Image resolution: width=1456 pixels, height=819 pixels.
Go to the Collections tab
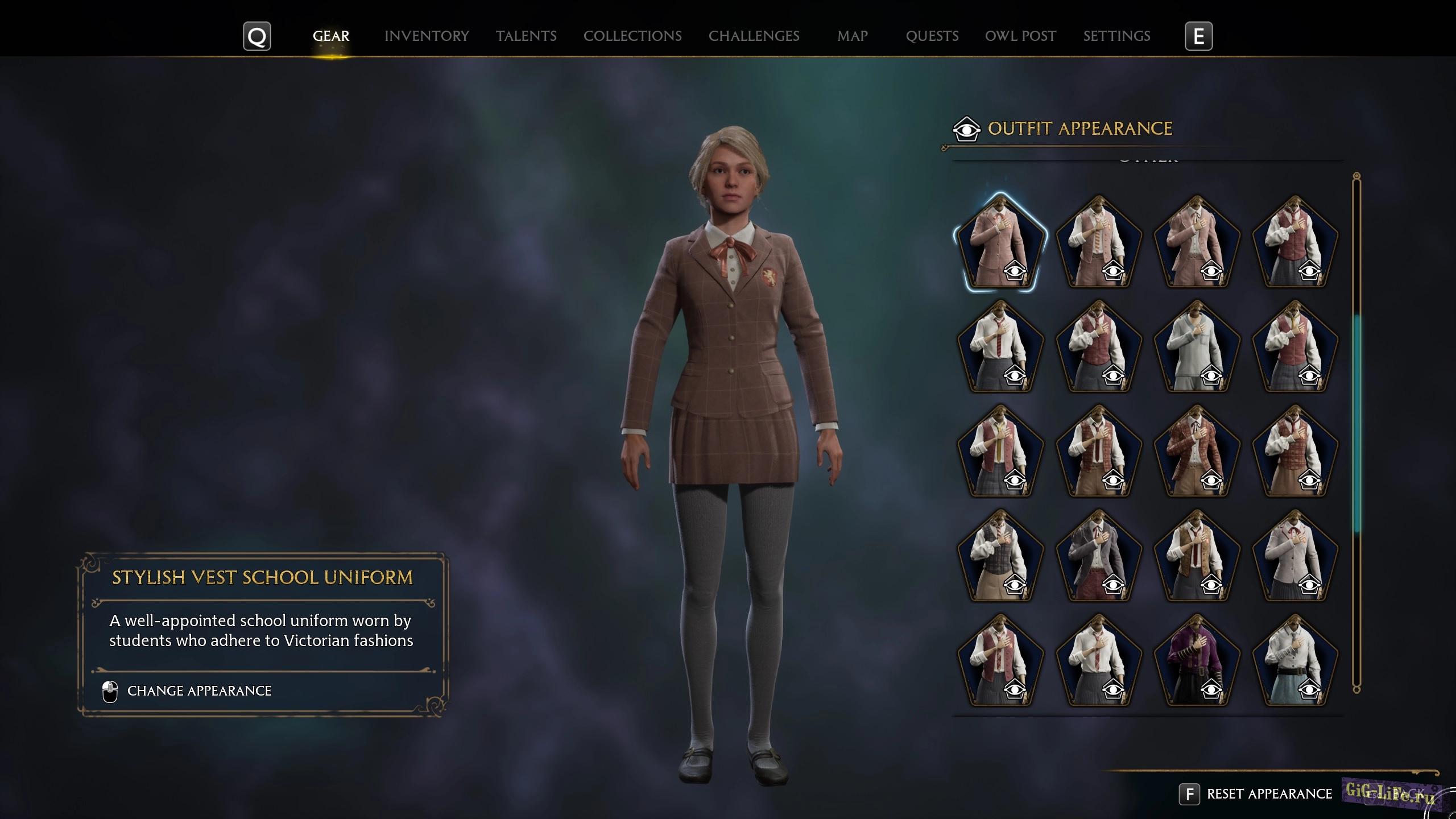(x=632, y=36)
